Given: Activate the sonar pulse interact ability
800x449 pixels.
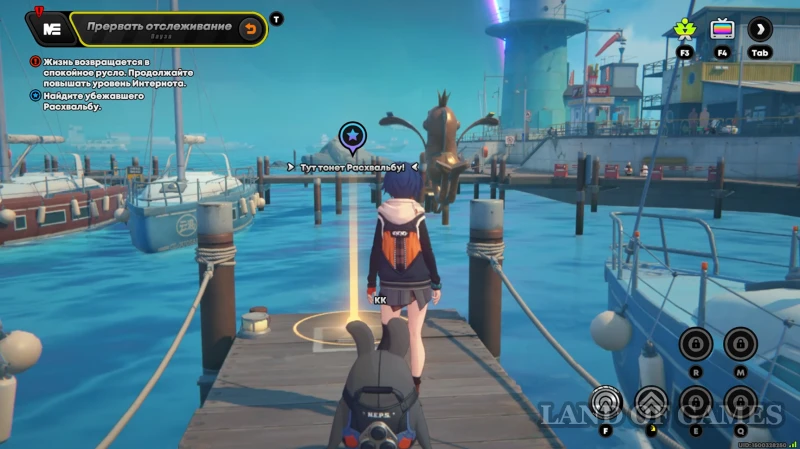Looking at the screenshot, I should click(606, 402).
